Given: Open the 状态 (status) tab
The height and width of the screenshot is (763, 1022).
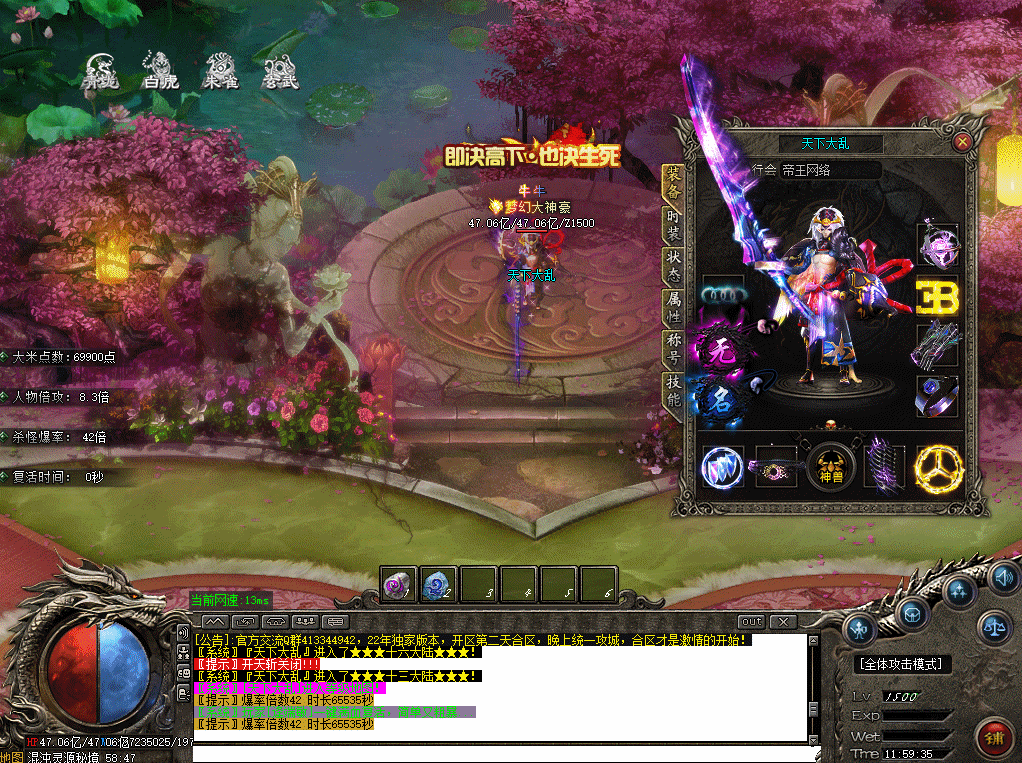Looking at the screenshot, I should coord(674,266).
